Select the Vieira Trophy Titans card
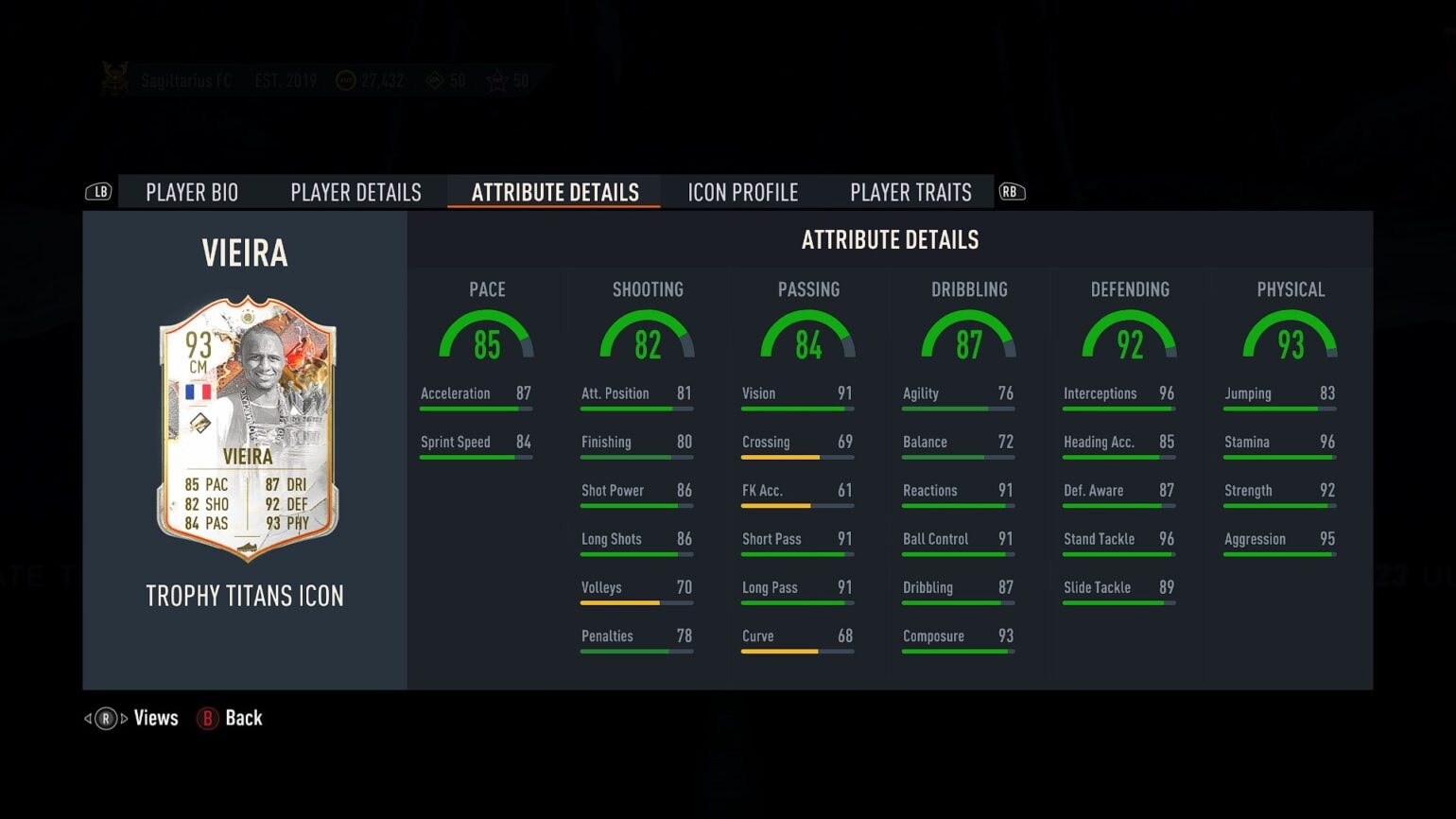Image resolution: width=1456 pixels, height=819 pixels. pyautogui.click(x=247, y=428)
